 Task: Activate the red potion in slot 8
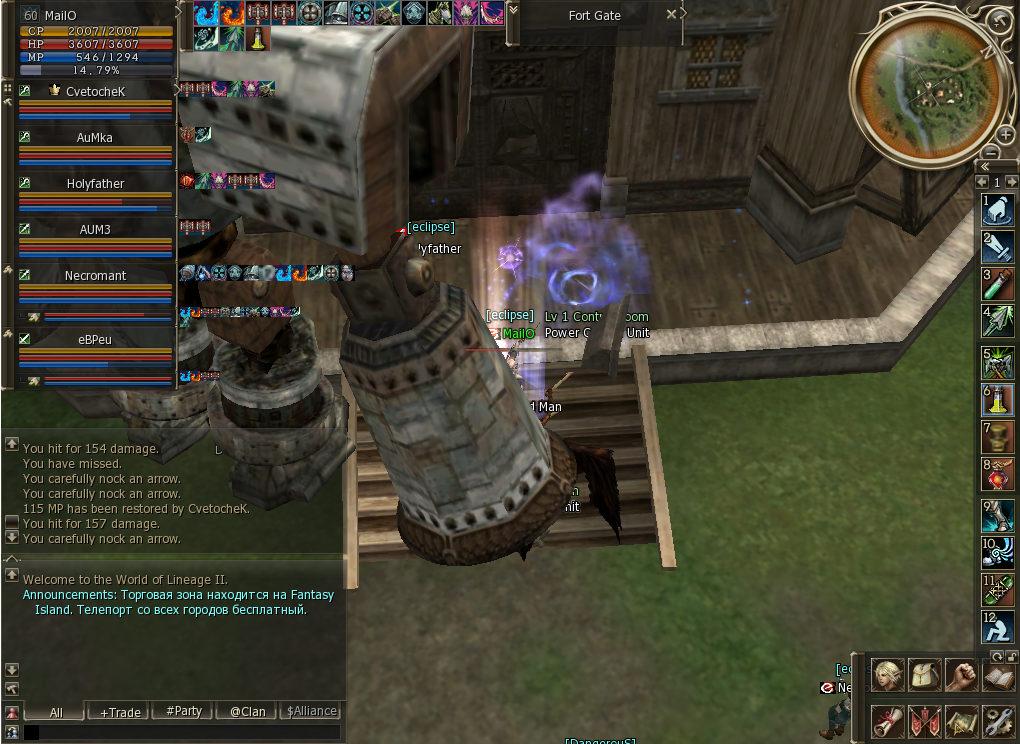tap(998, 474)
